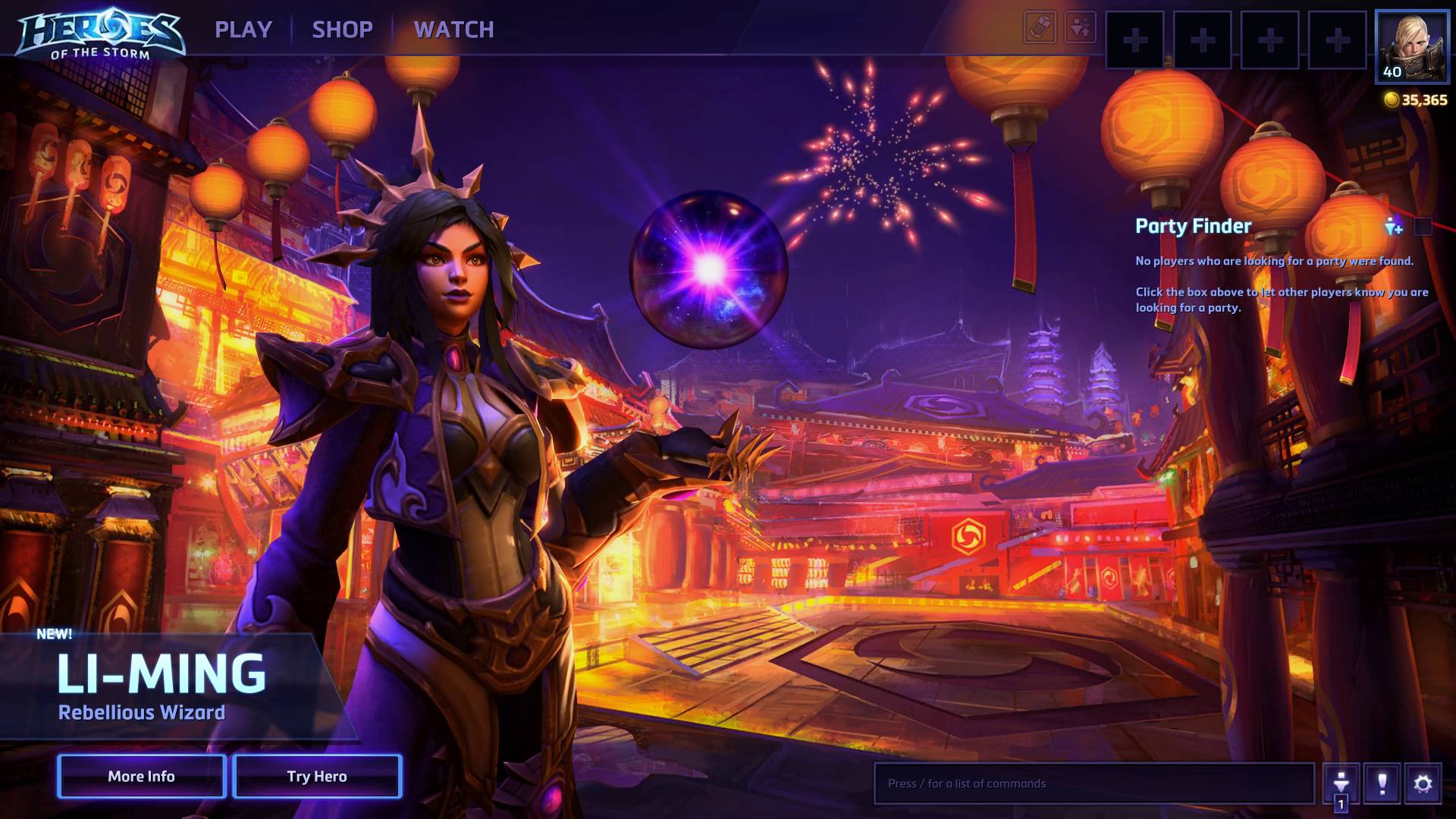Select the Try Hero button
1456x819 pixels.
317,776
